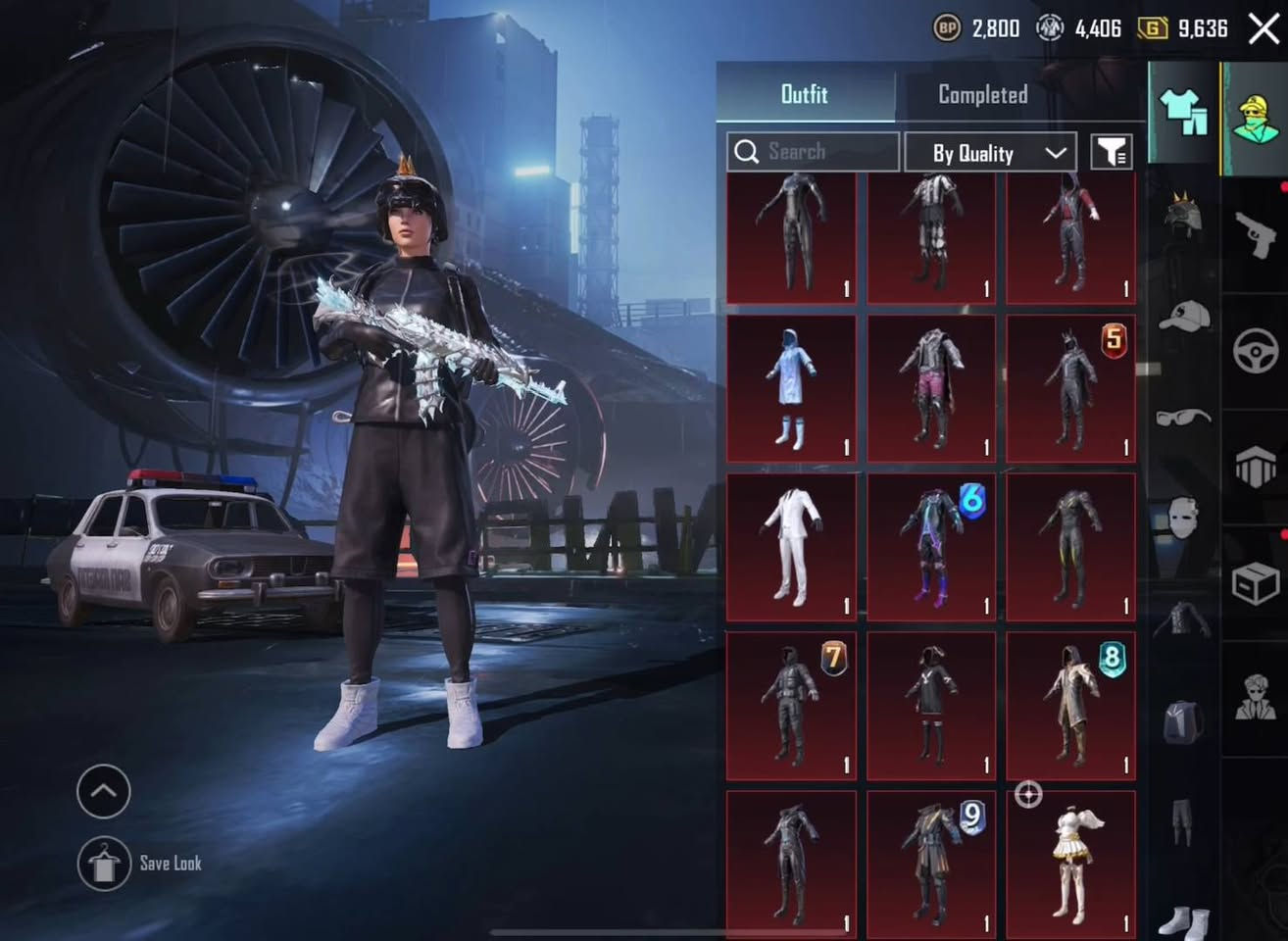Select the outfit with the number 8 badge
The width and height of the screenshot is (1288, 941).
[1070, 706]
